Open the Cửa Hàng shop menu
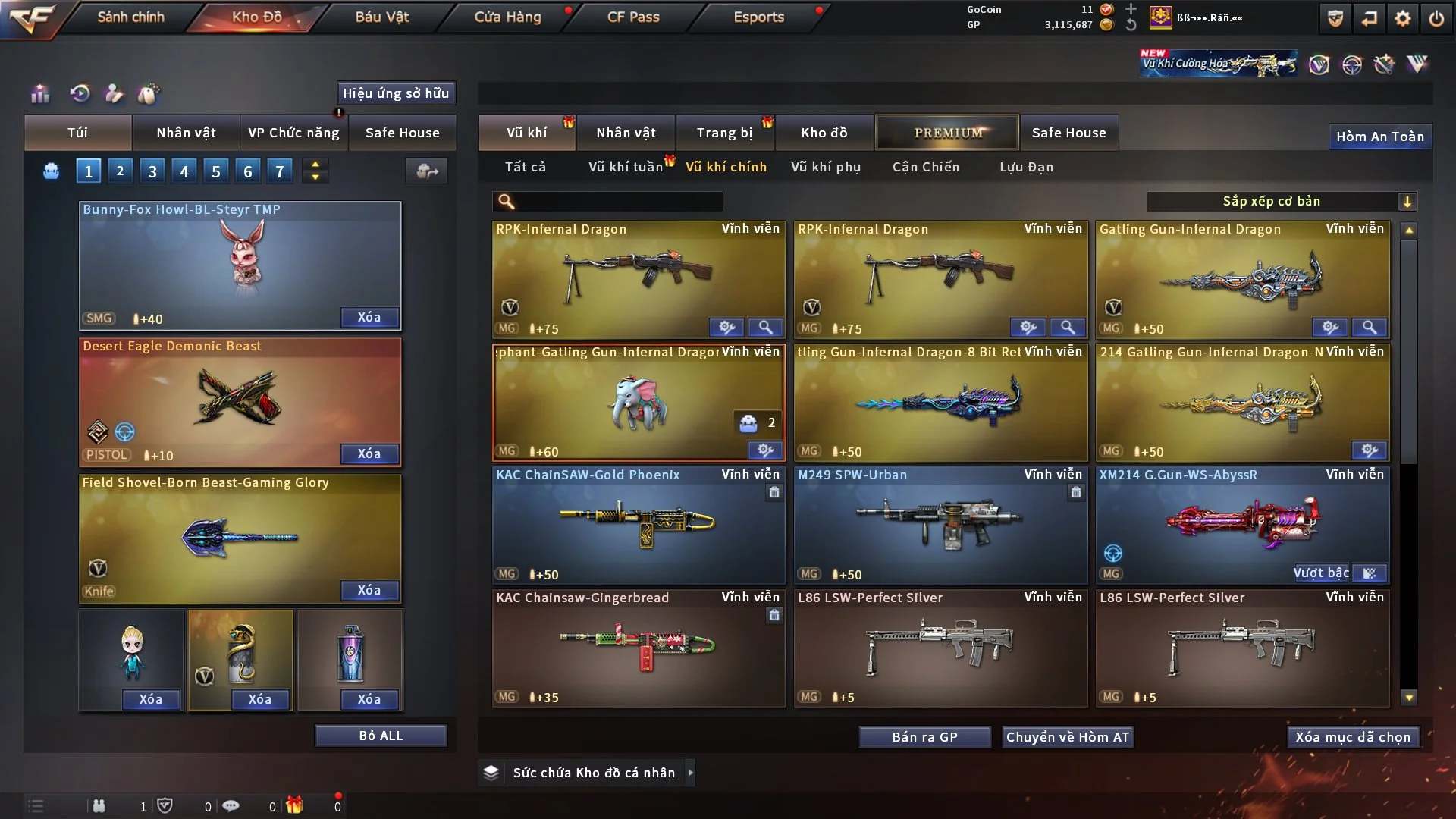Image resolution: width=1456 pixels, height=819 pixels. click(x=507, y=17)
